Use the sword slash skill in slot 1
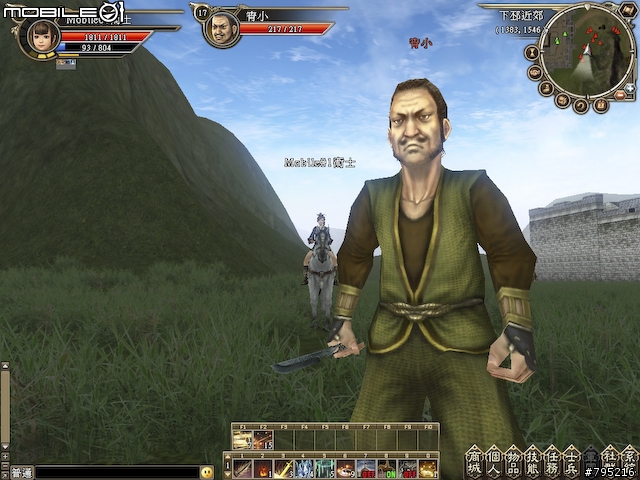 (x=241, y=468)
